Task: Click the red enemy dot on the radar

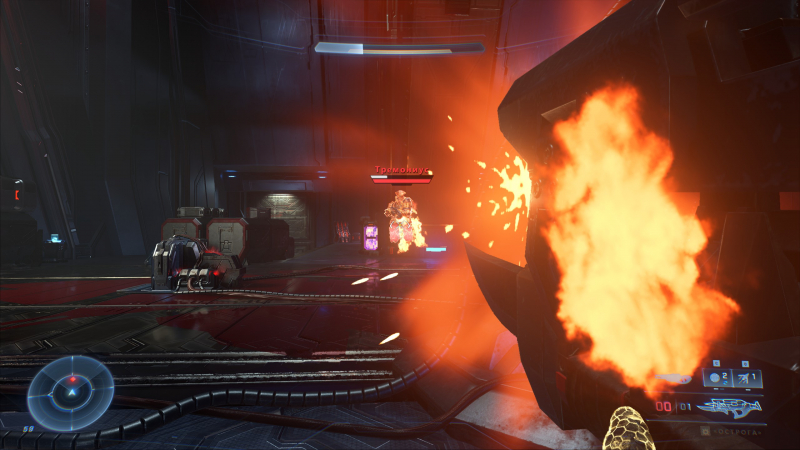Action: [72, 380]
